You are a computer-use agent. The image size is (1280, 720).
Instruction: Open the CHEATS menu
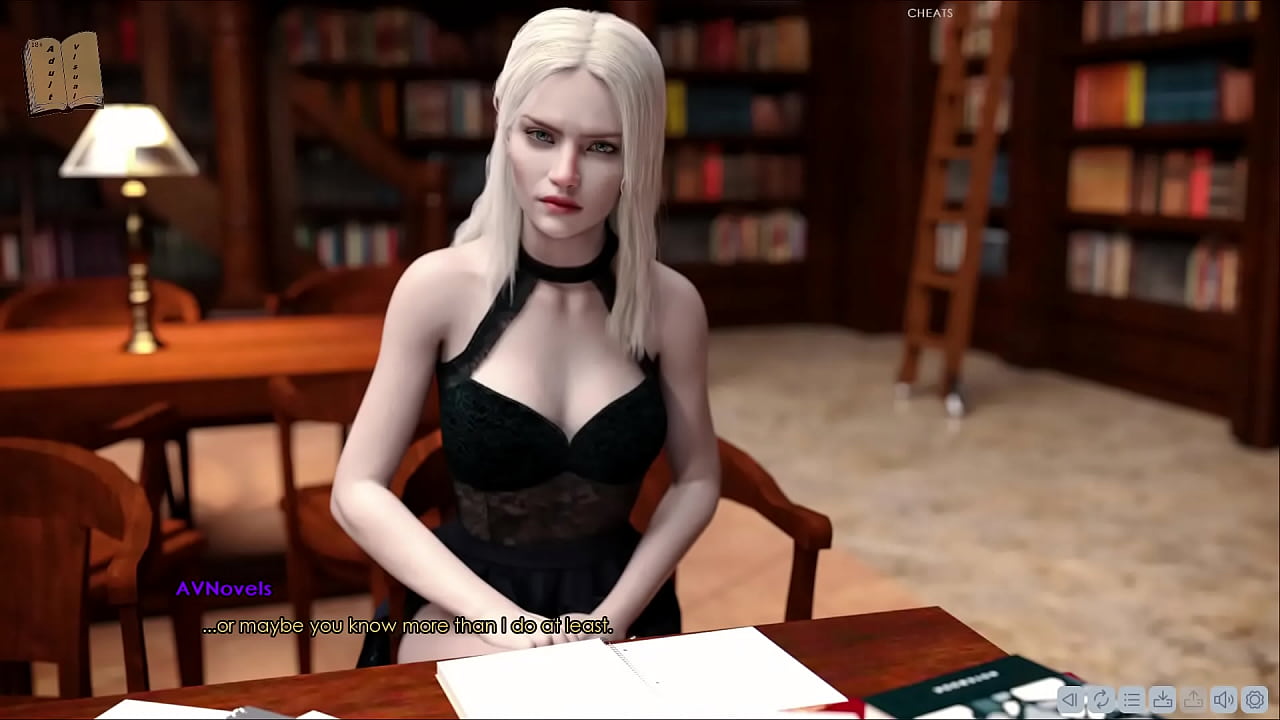click(929, 13)
